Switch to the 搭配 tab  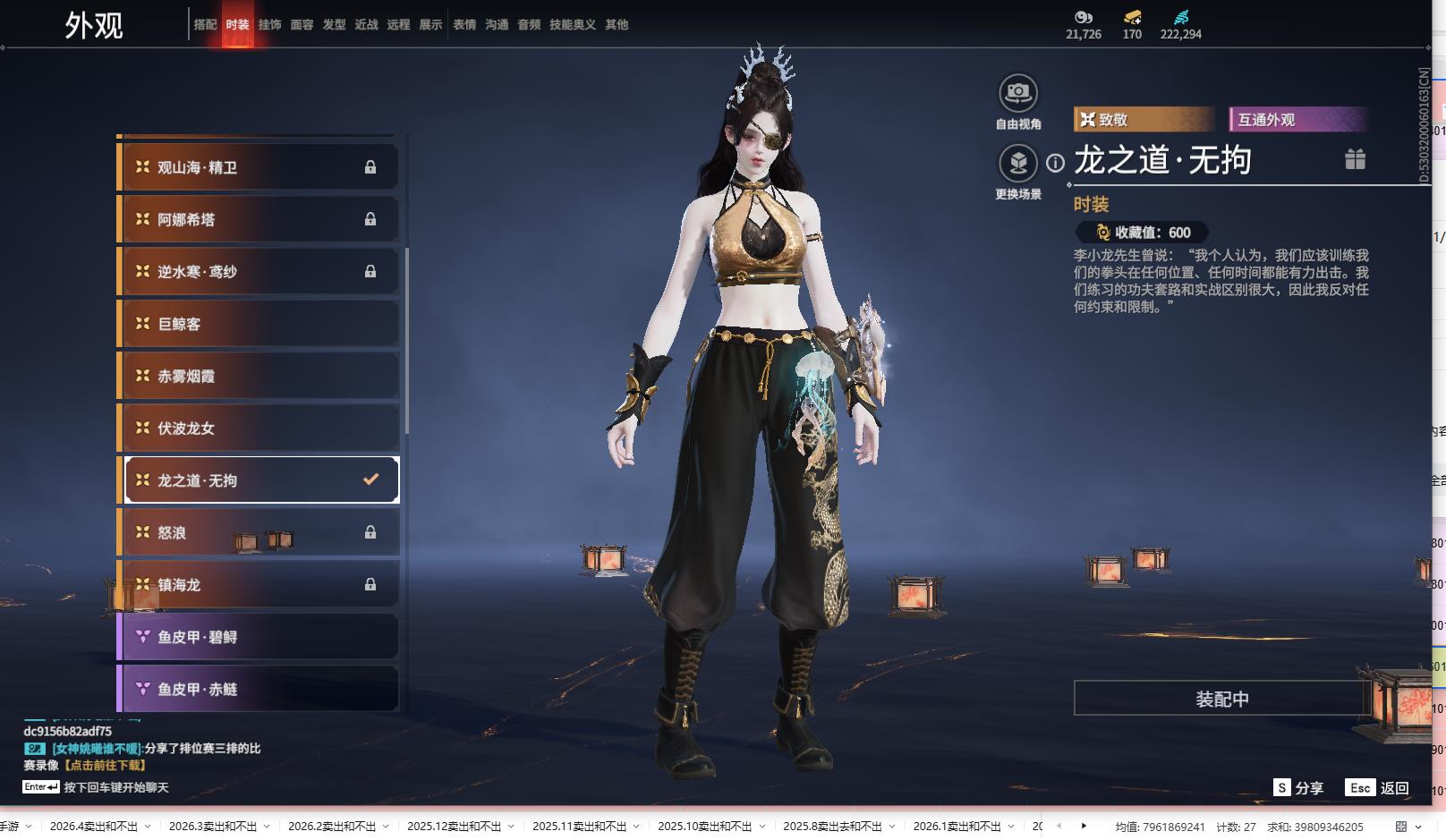pos(205,25)
